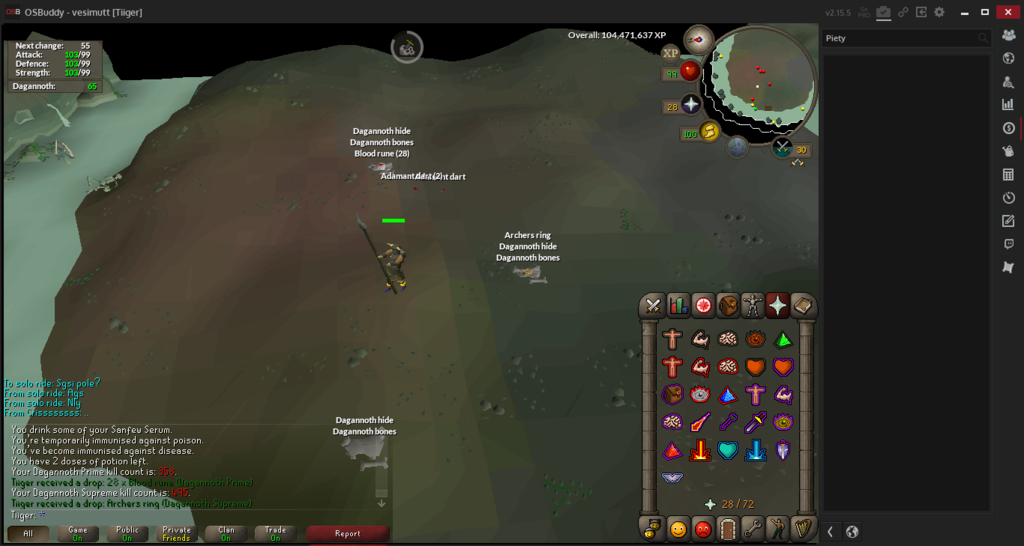
Task: Activate quick-prayers via the prayer orb
Action: [691, 105]
